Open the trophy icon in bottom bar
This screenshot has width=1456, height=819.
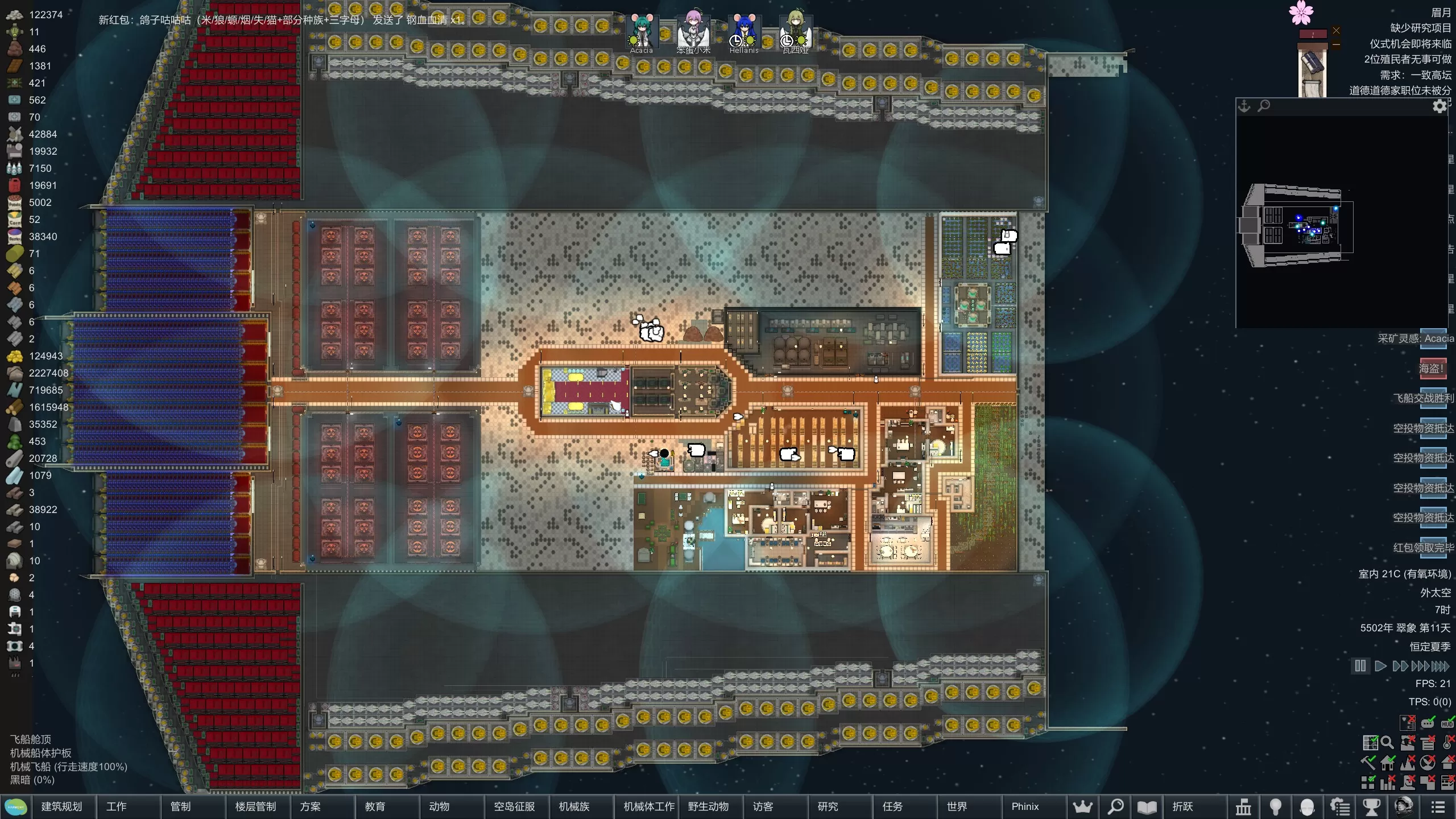(x=1372, y=806)
